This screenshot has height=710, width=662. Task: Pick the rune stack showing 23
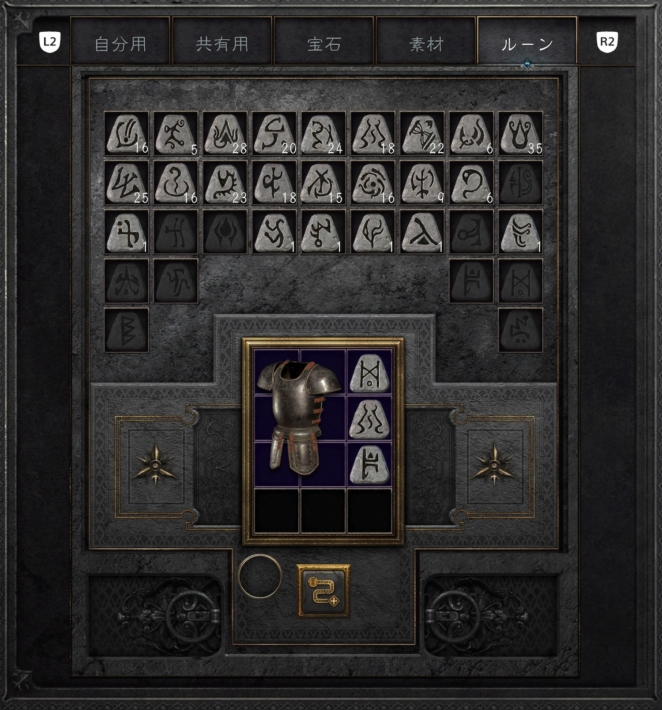pos(225,181)
